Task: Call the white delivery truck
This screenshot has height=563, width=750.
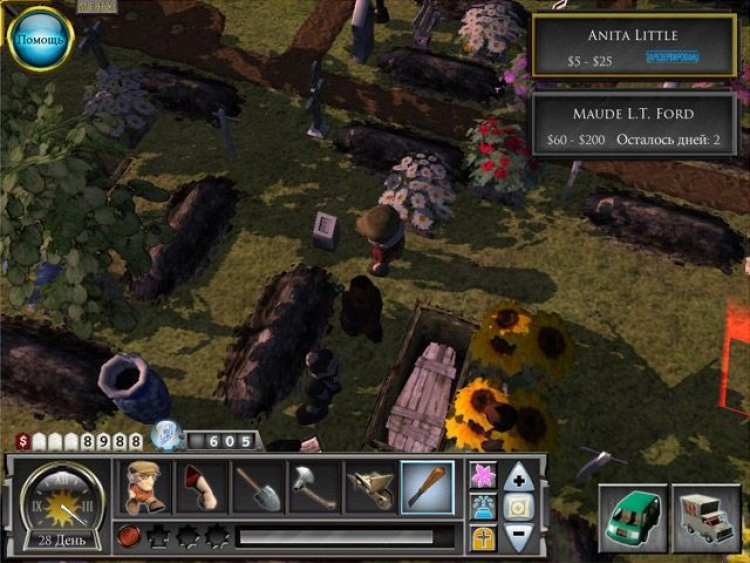Action: pyautogui.click(x=706, y=518)
